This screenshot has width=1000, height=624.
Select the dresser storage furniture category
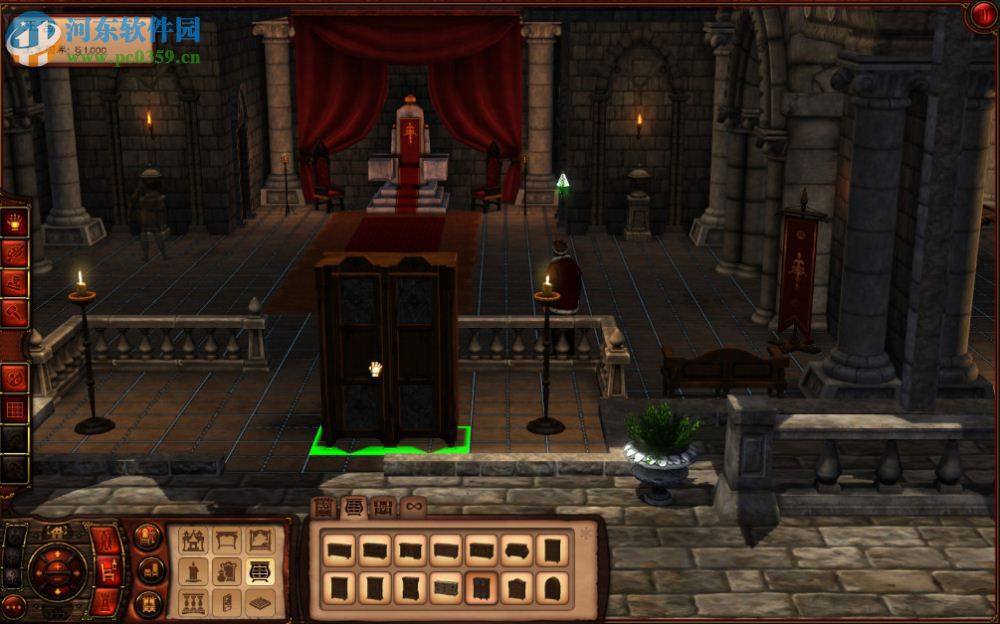point(259,572)
